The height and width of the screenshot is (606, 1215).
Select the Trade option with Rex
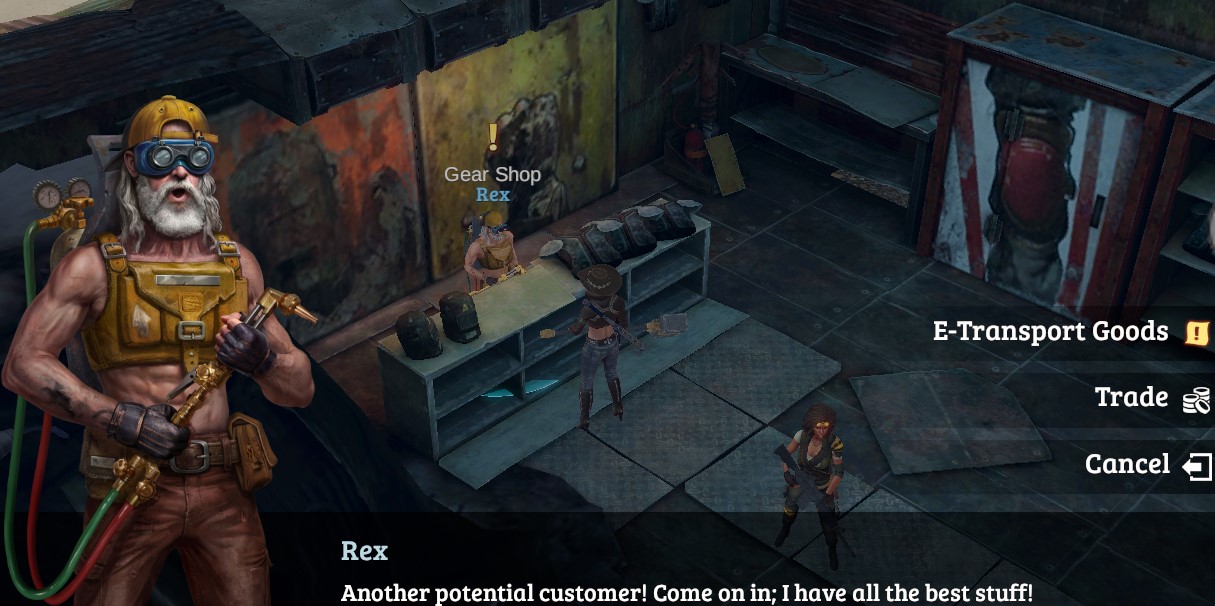(1131, 397)
